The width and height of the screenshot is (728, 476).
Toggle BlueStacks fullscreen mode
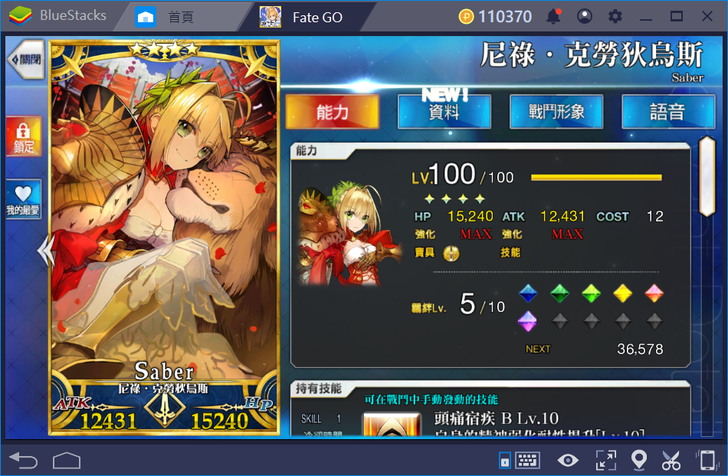tap(605, 460)
